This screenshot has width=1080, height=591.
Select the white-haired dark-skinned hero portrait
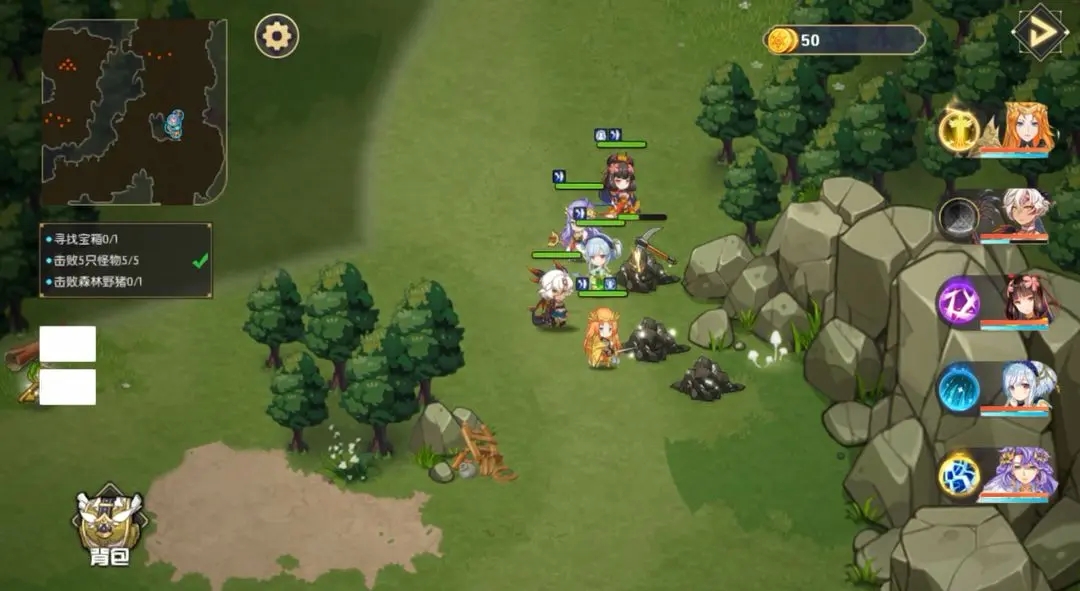tap(1020, 216)
